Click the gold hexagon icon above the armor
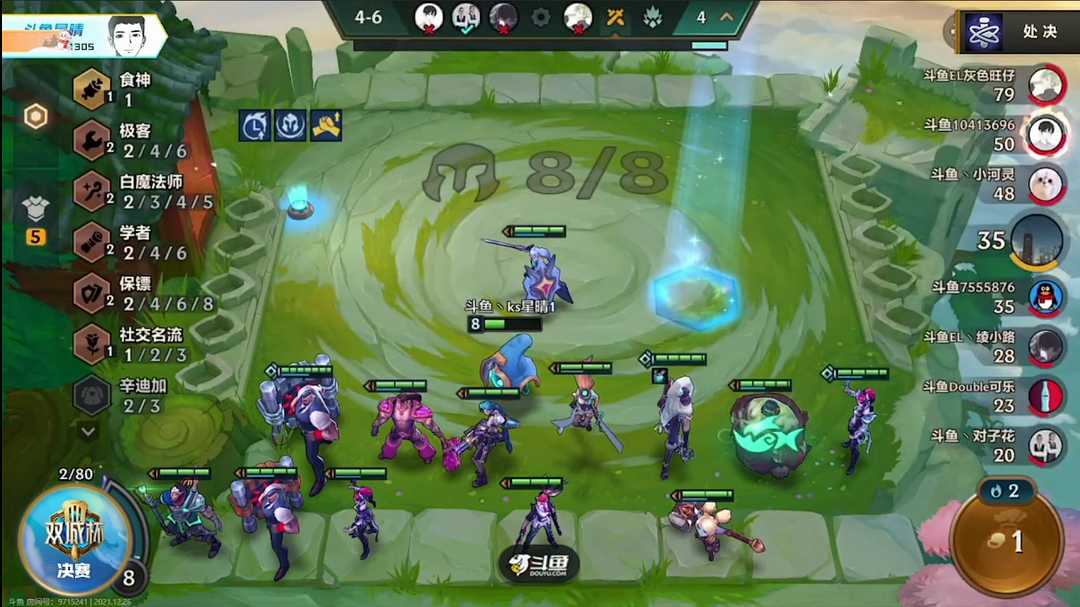 click(35, 117)
